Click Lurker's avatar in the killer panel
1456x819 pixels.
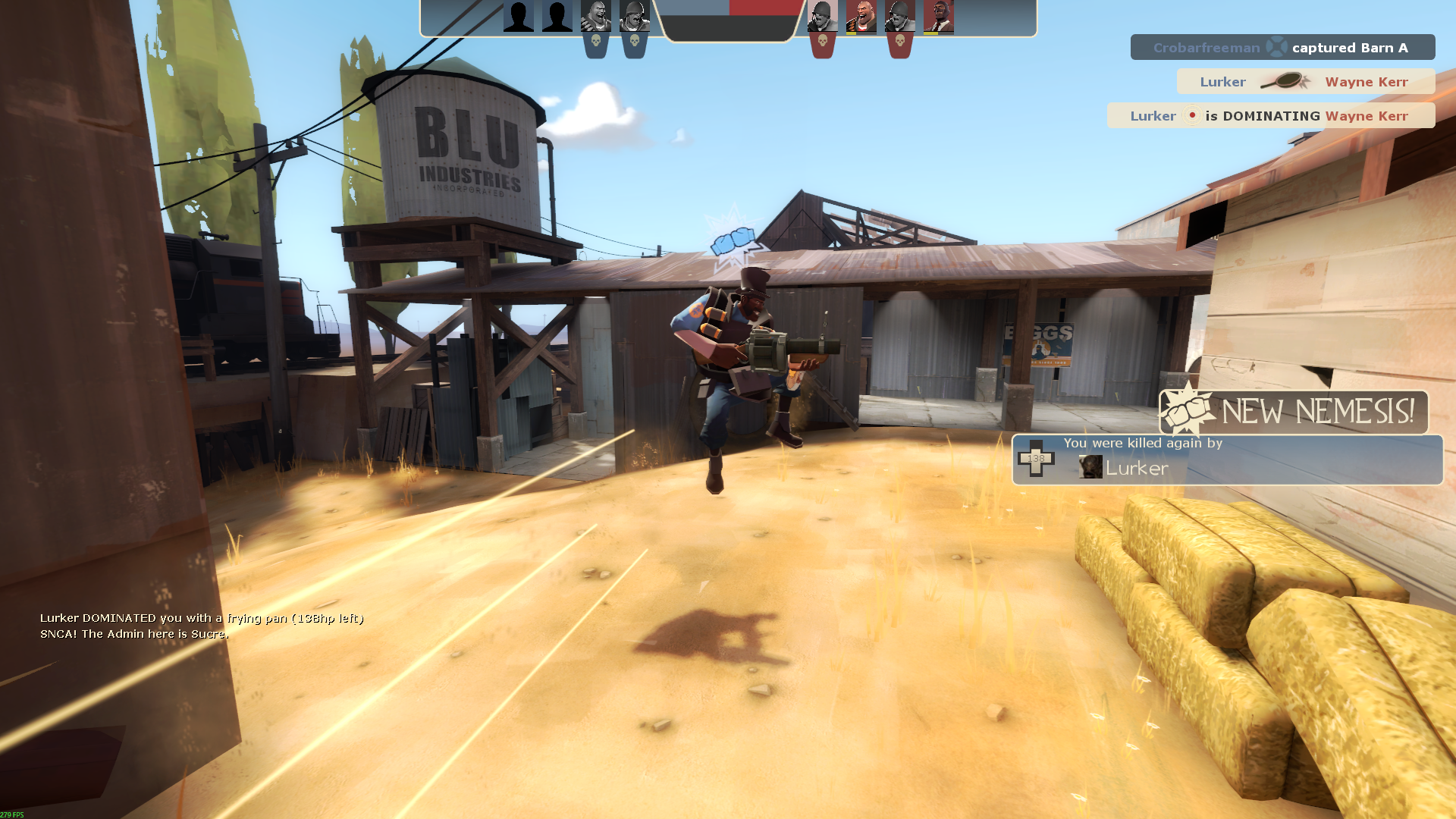point(1090,467)
